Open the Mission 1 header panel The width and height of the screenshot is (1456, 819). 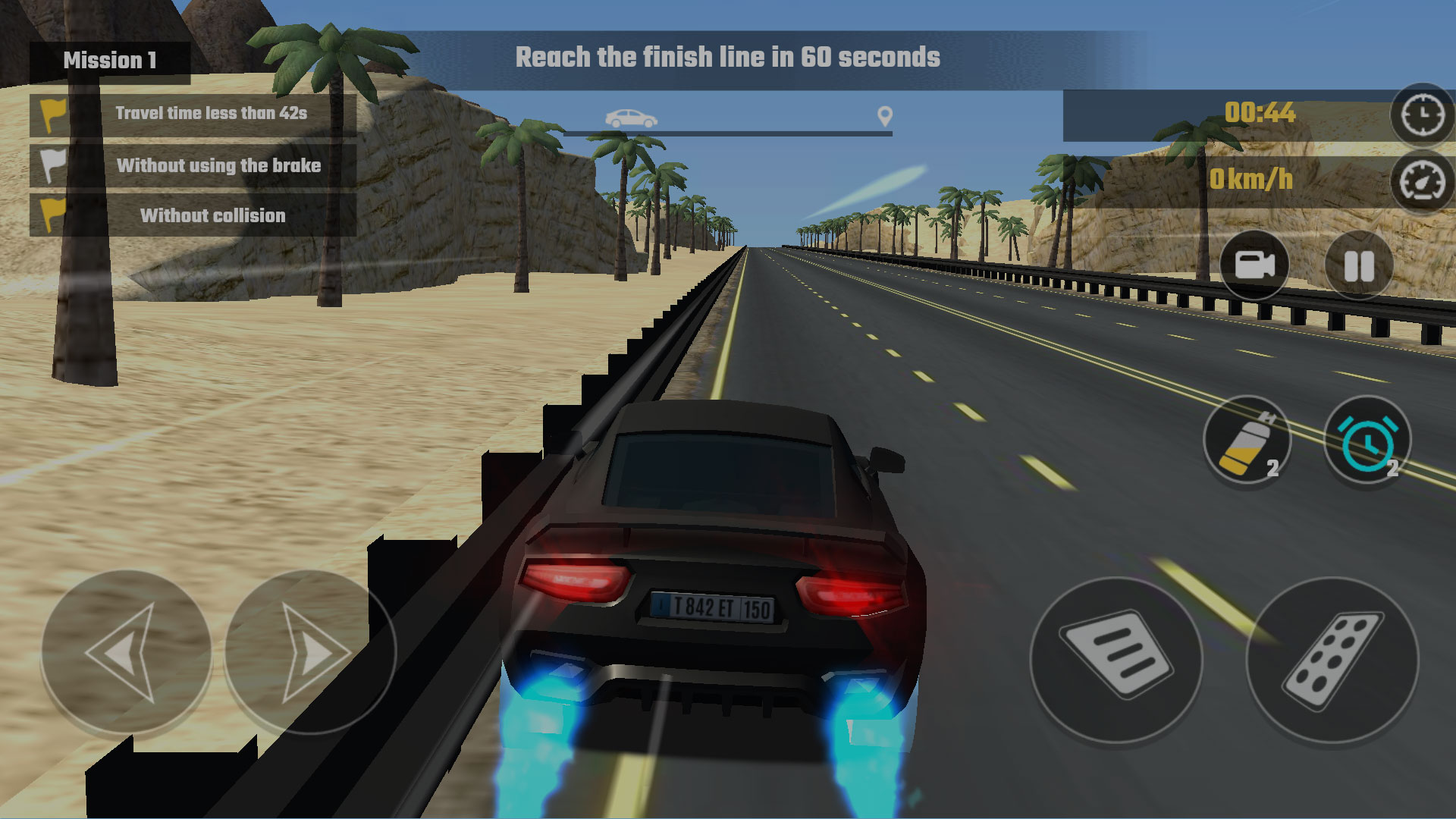[111, 59]
